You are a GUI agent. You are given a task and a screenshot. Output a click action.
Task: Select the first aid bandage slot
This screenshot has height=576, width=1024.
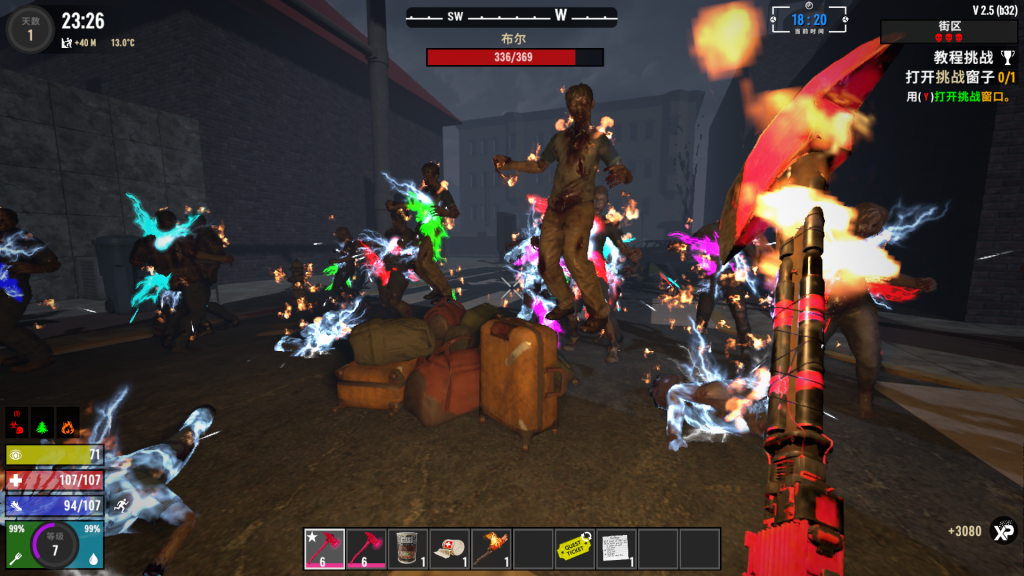[x=449, y=549]
